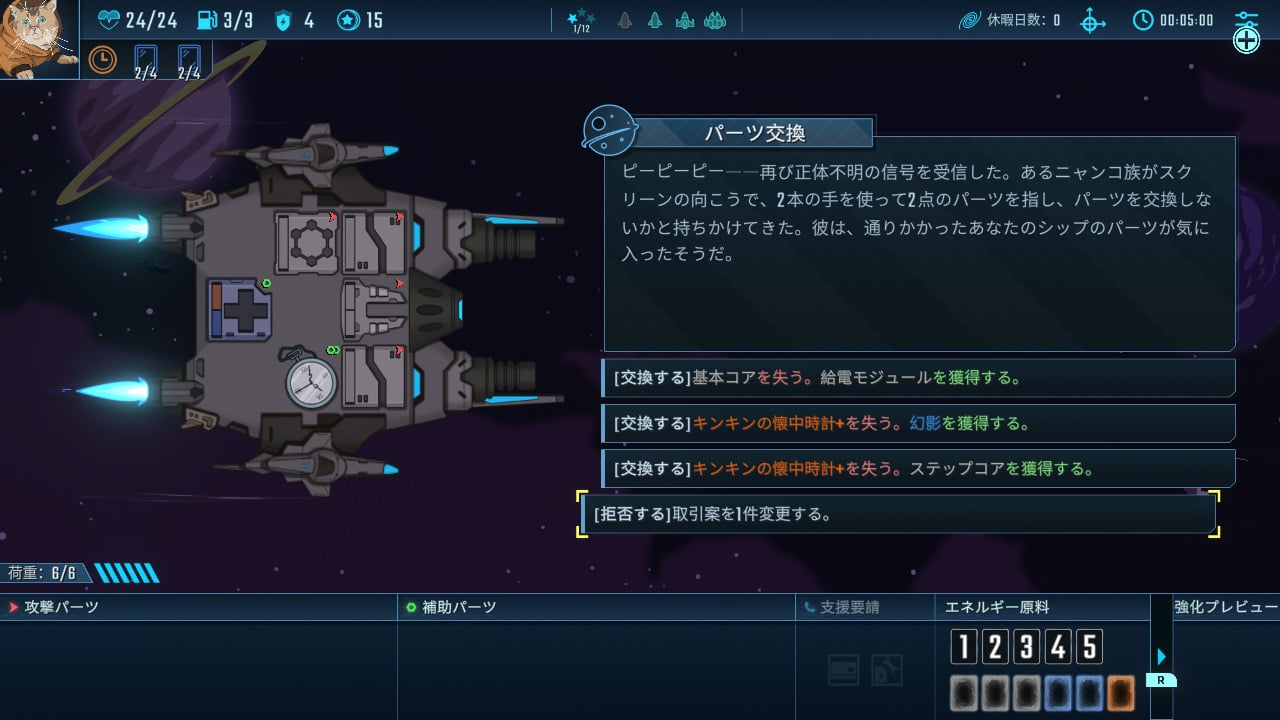Select the cross-shaped module on ship
Image resolution: width=1280 pixels, height=720 pixels.
pos(240,309)
